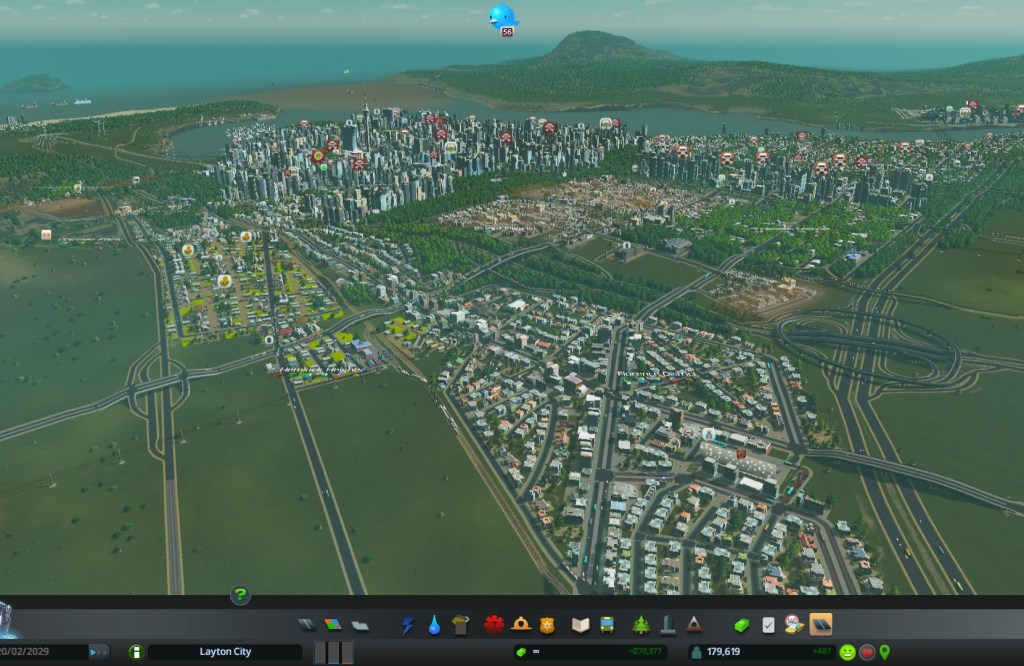Open the Monuments pyramid menu

point(693,625)
